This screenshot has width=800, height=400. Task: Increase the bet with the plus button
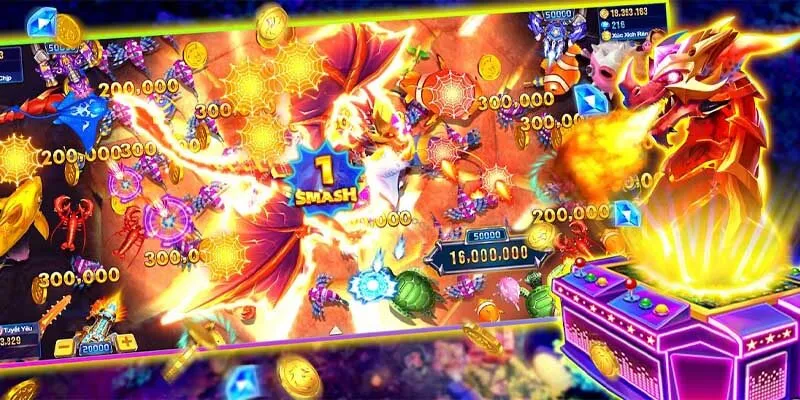click(126, 342)
